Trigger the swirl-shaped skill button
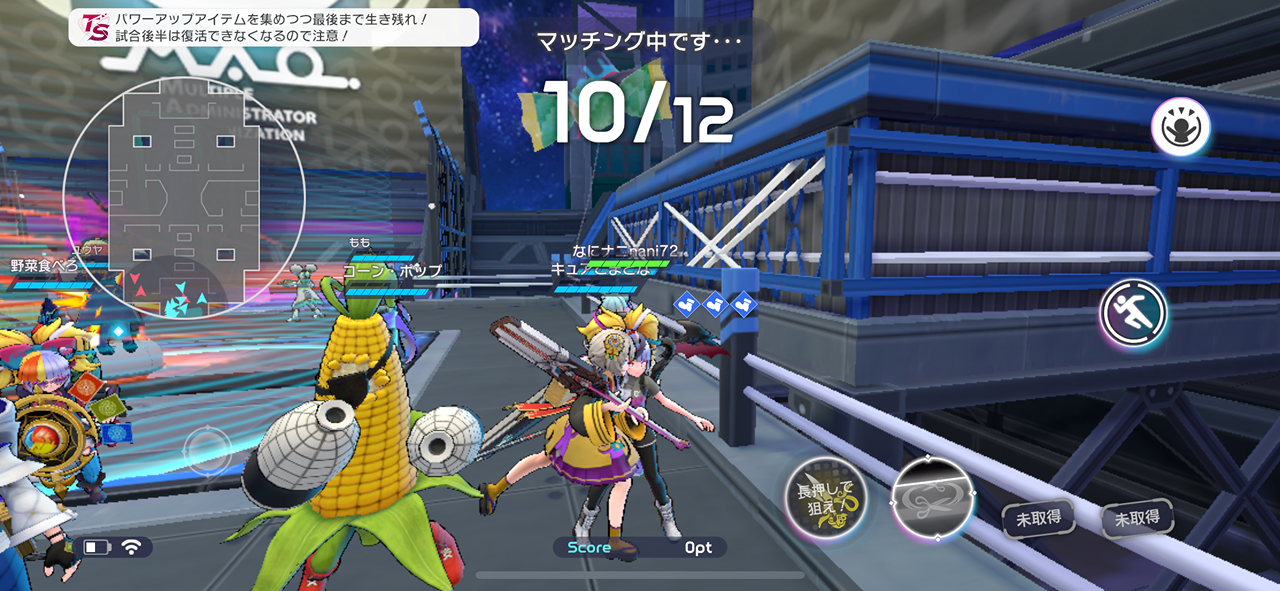1280x591 pixels. (931, 500)
